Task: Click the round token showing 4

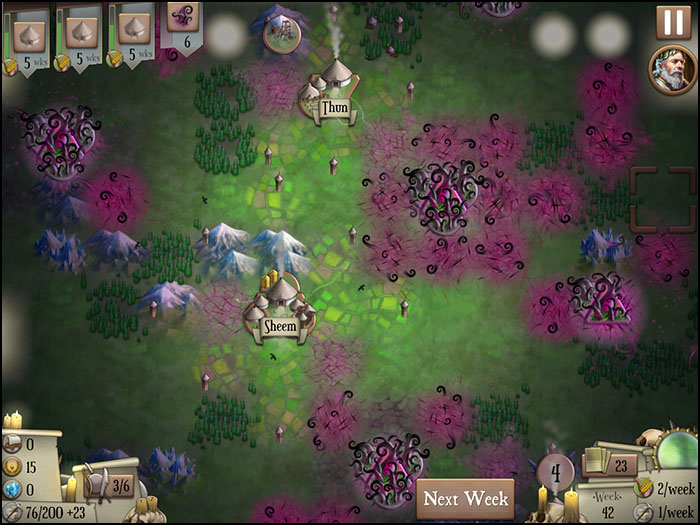Action: (556, 471)
